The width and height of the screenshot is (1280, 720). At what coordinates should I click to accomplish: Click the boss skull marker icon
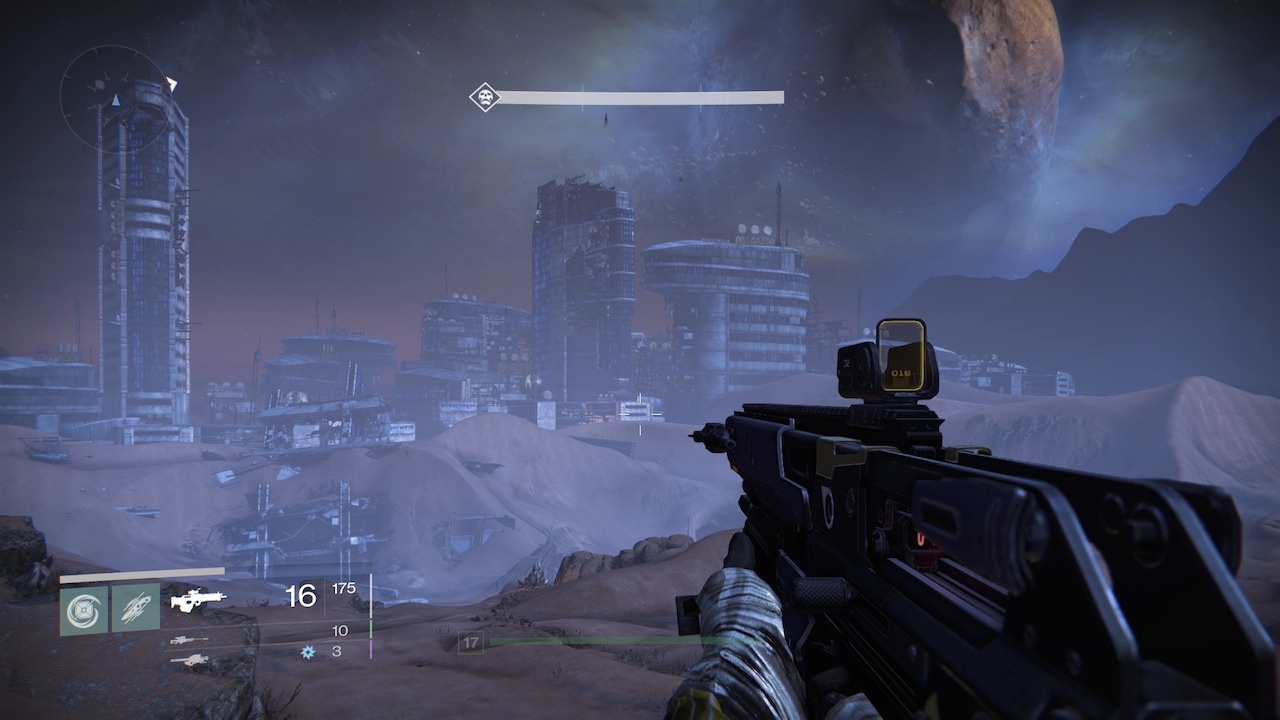coord(485,97)
